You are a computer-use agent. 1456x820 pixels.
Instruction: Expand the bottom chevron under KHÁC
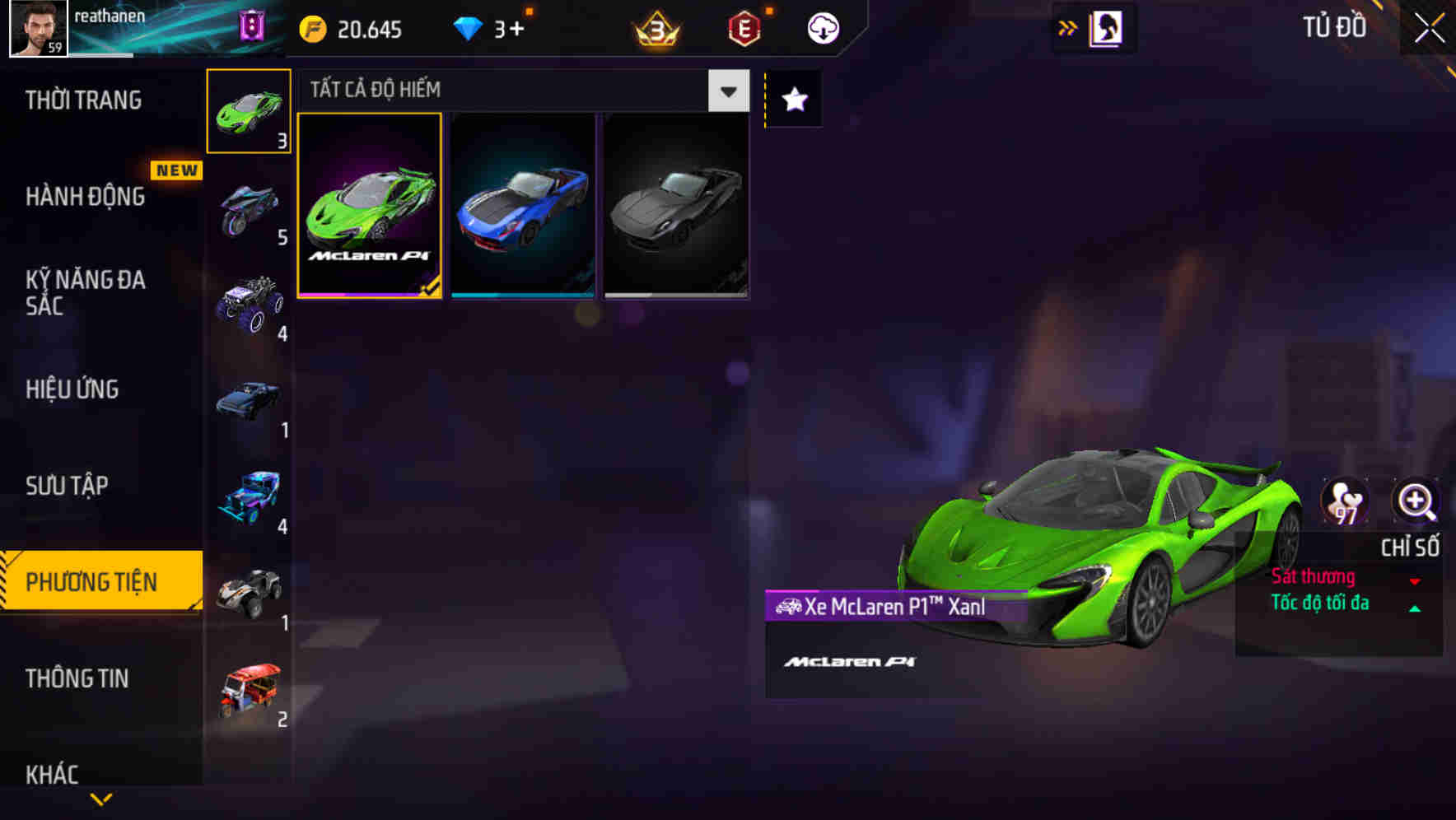tap(100, 799)
